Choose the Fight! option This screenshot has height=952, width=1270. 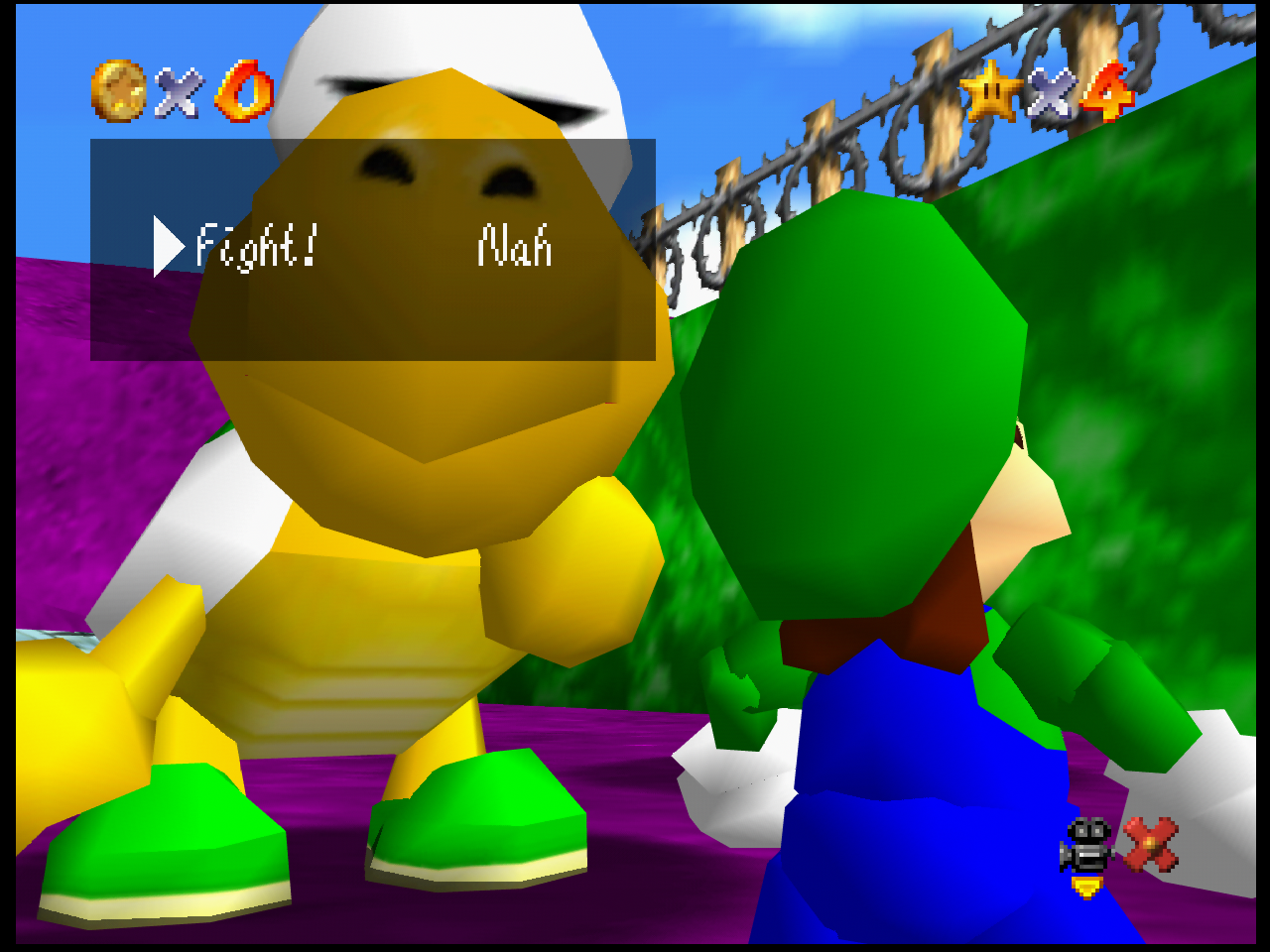pyautogui.click(x=253, y=246)
